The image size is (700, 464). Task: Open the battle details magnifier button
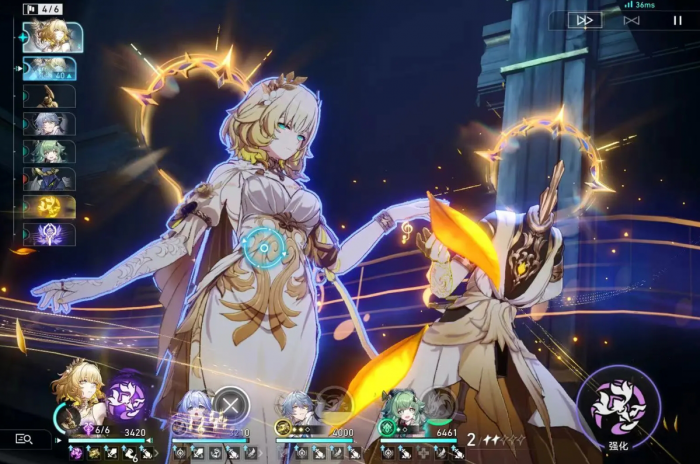tap(25, 439)
